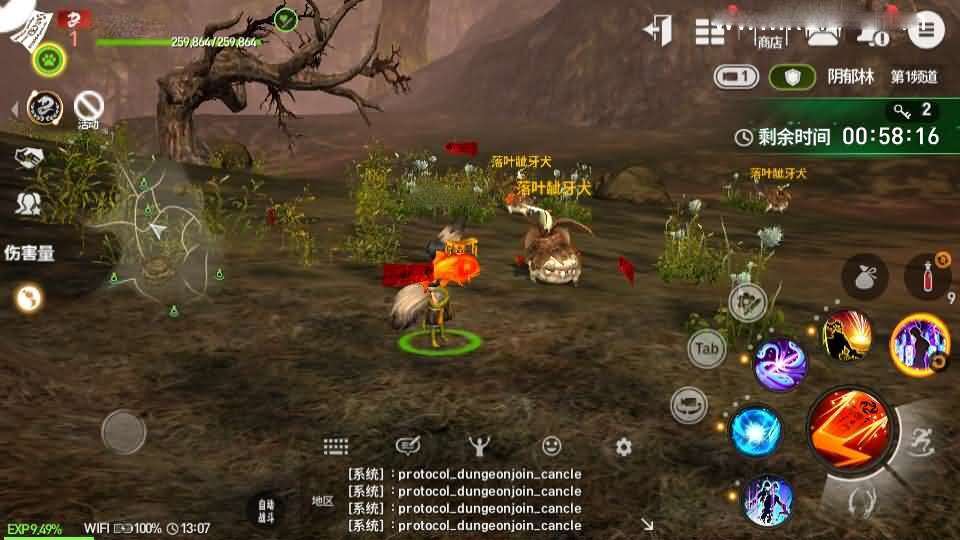
Task: Tap the exit dungeon door icon
Action: tap(659, 29)
